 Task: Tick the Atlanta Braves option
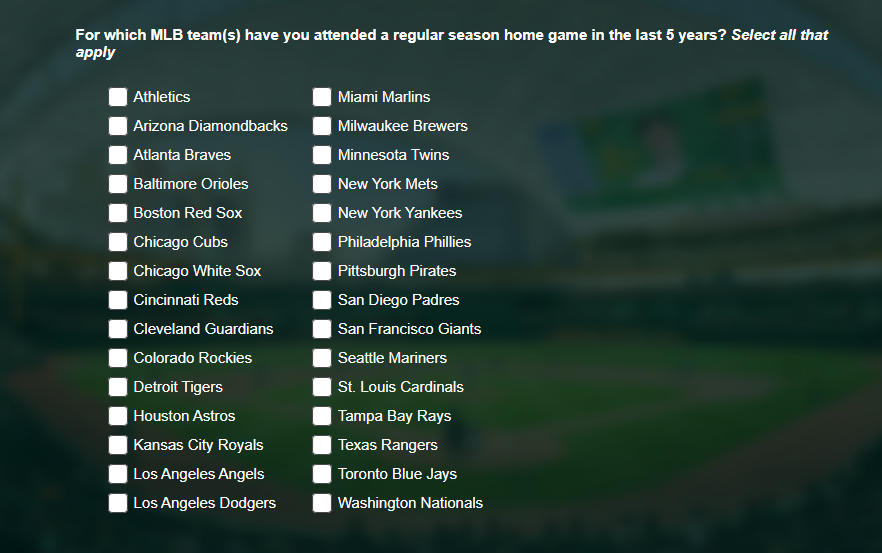[x=118, y=155]
